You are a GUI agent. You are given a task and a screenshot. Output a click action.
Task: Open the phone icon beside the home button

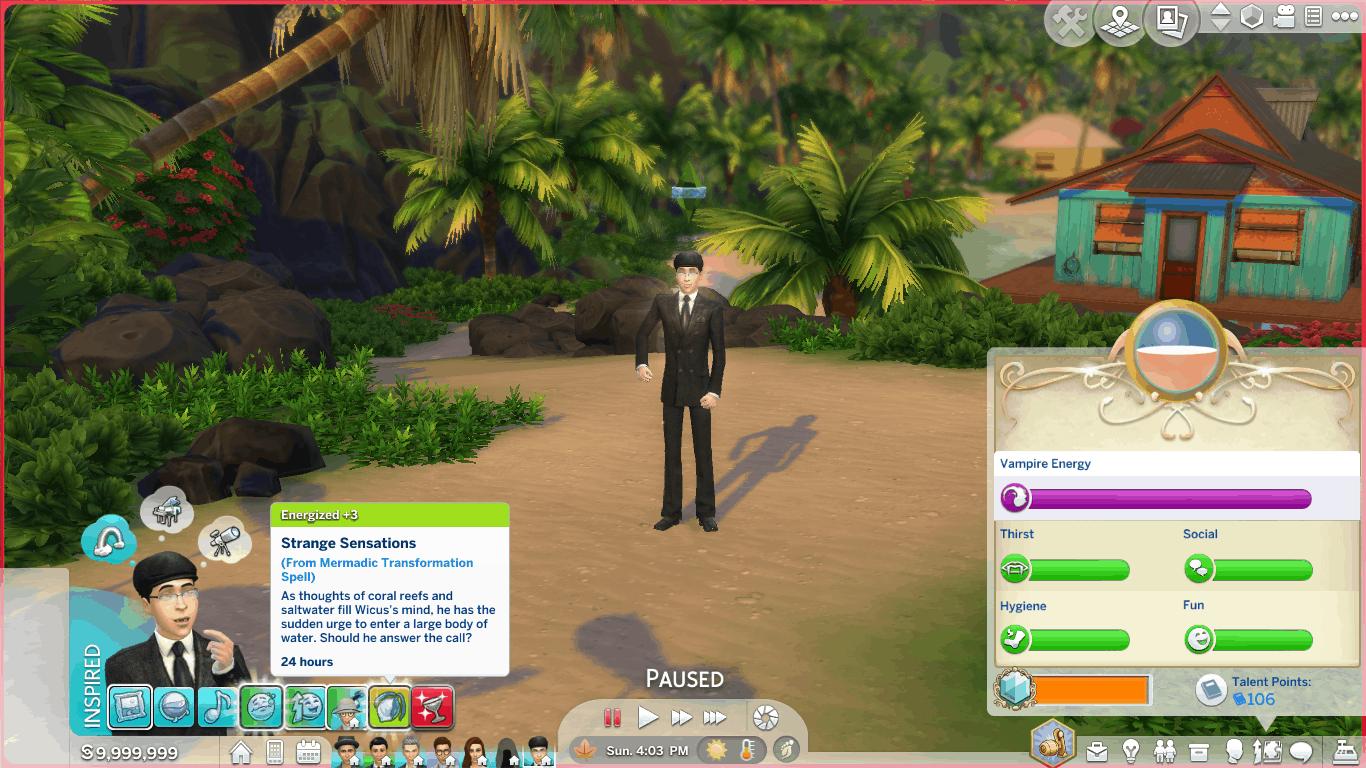pos(274,751)
